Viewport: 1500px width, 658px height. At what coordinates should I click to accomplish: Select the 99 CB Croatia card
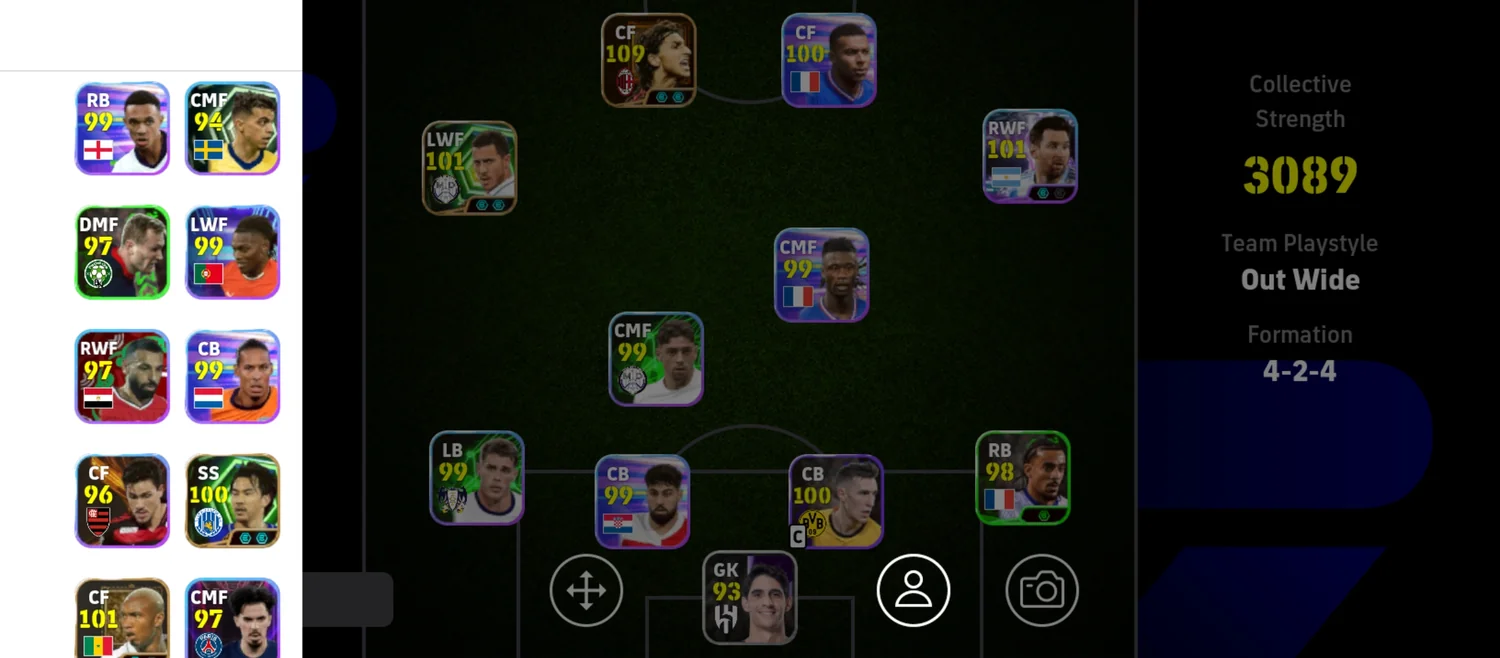pos(642,502)
